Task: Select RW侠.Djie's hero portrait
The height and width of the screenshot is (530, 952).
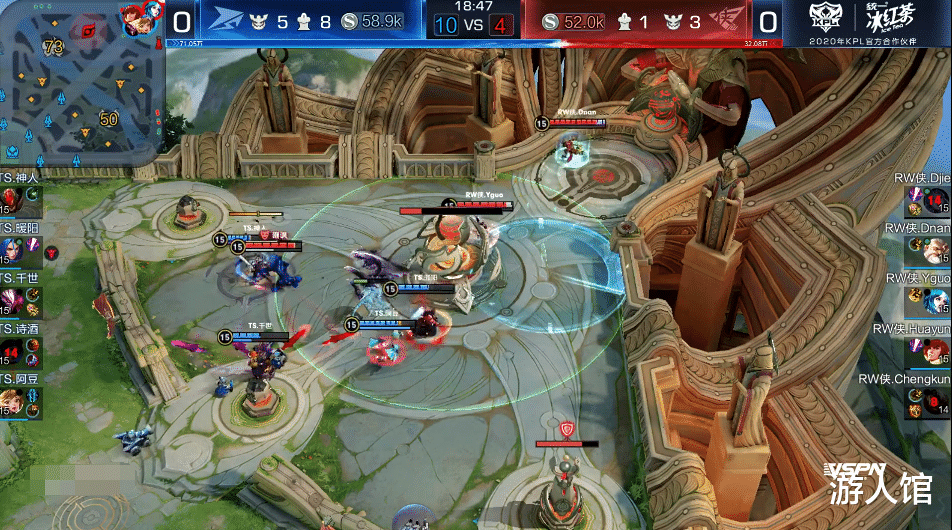Action: [x=936, y=201]
